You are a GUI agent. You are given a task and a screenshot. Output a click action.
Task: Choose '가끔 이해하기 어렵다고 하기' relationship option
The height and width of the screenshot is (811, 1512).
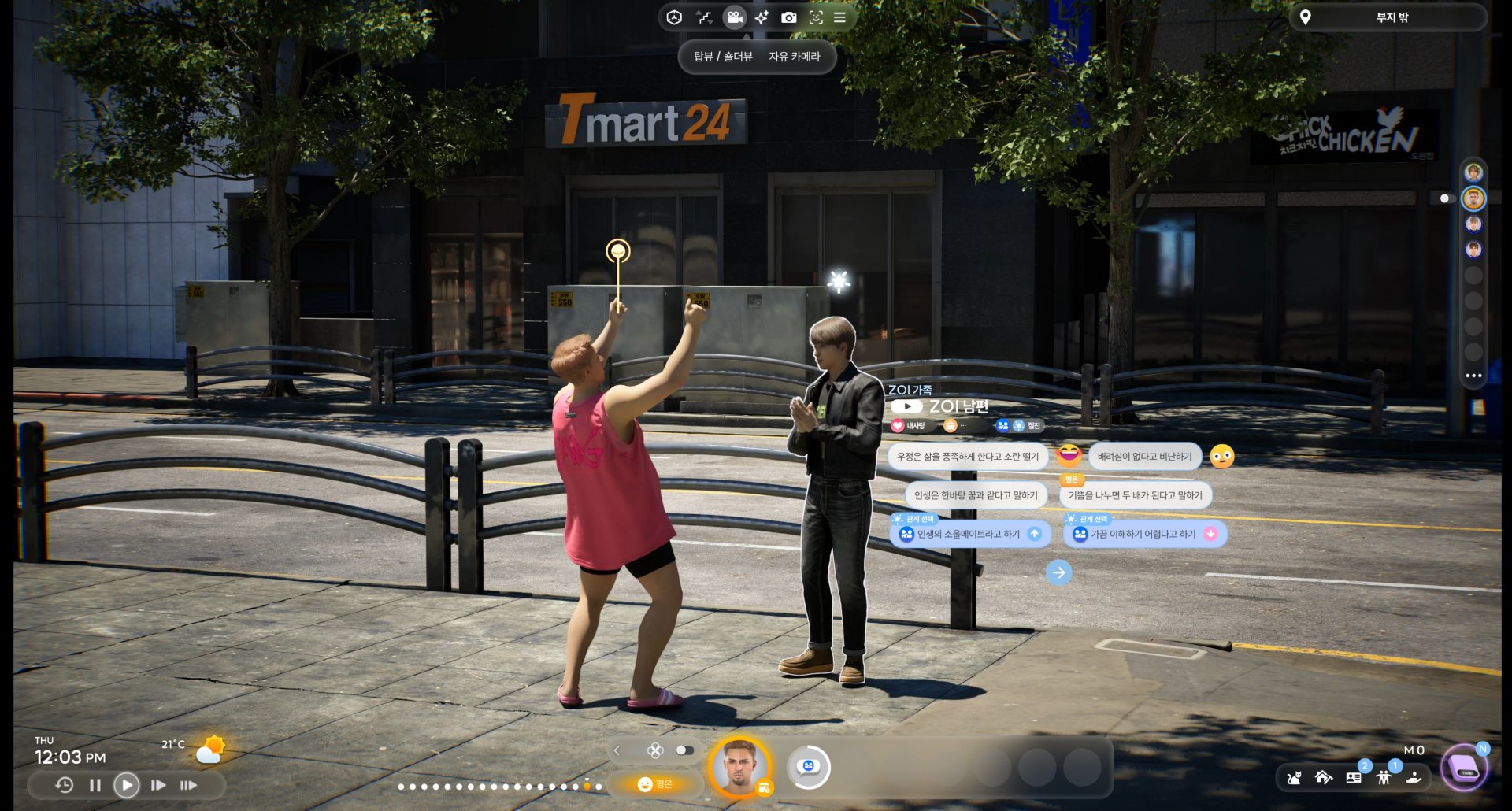coord(1143,534)
